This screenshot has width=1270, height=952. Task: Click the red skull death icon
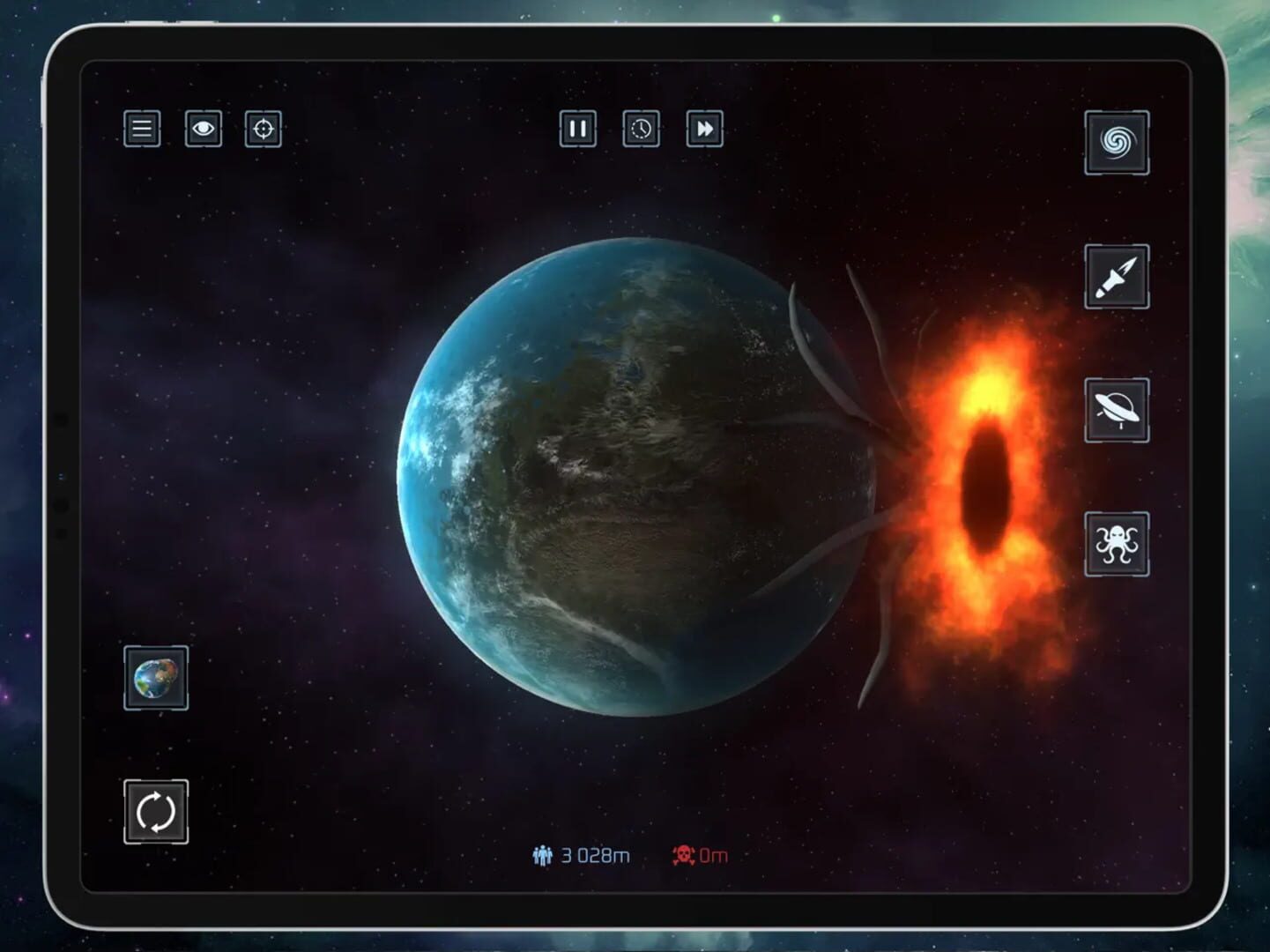click(682, 853)
